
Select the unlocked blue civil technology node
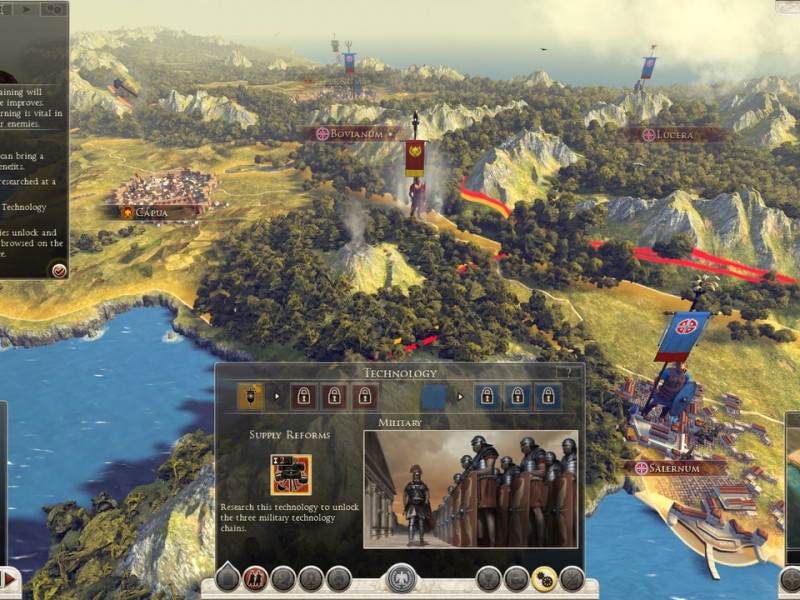[x=433, y=396]
